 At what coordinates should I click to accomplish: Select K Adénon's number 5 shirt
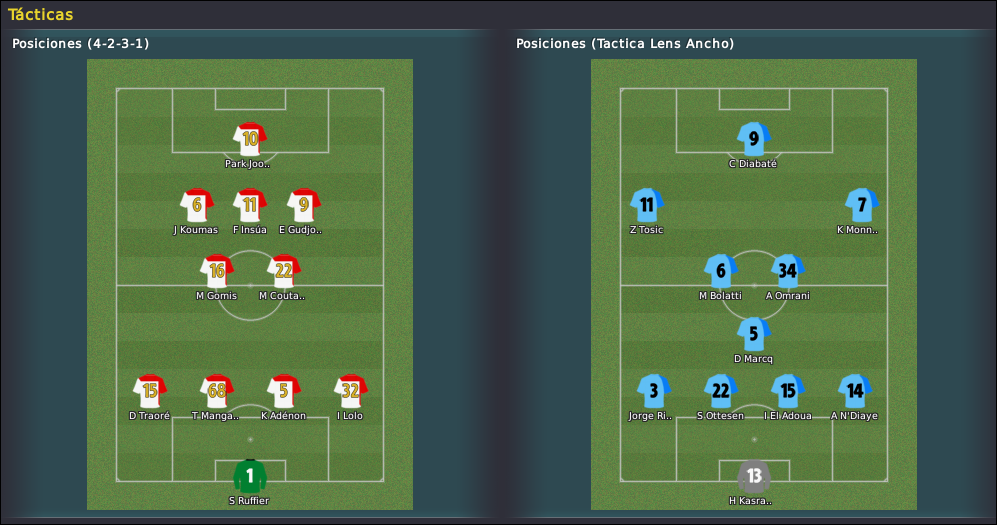(284, 391)
